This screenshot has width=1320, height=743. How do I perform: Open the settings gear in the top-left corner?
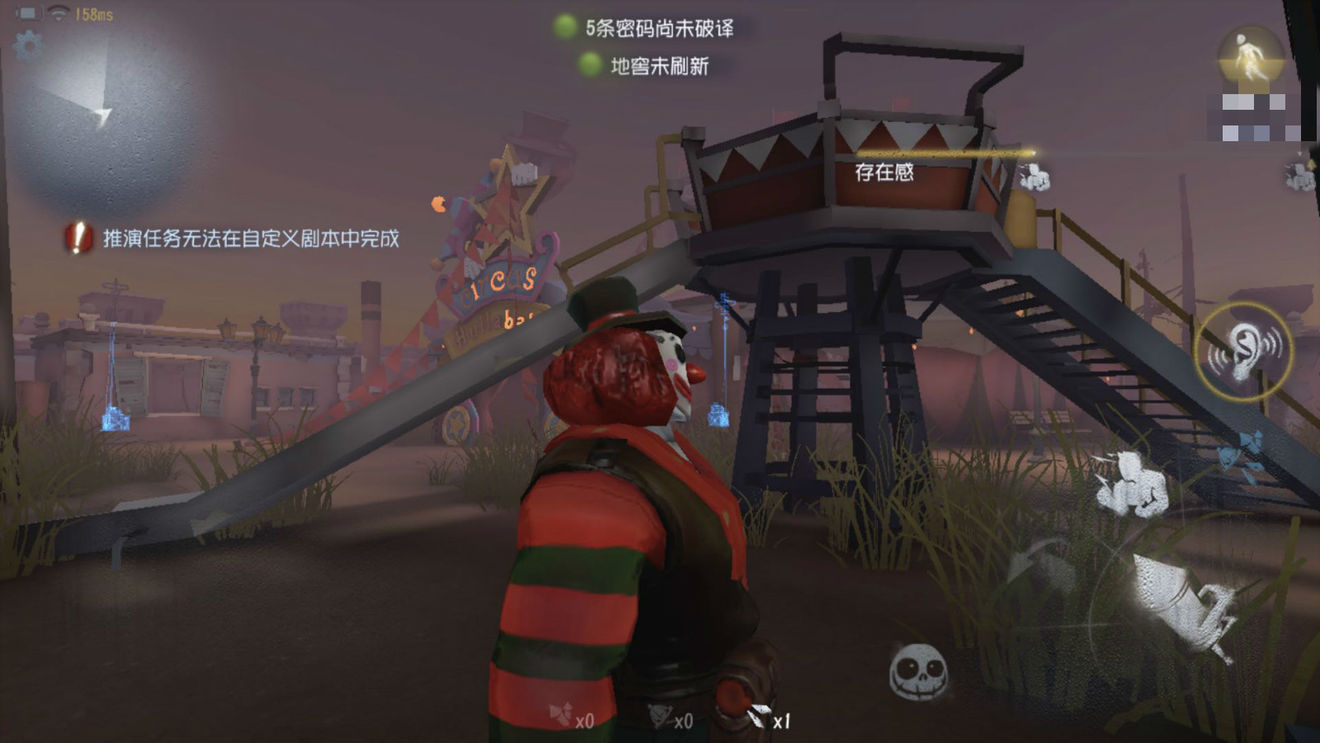pos(28,44)
